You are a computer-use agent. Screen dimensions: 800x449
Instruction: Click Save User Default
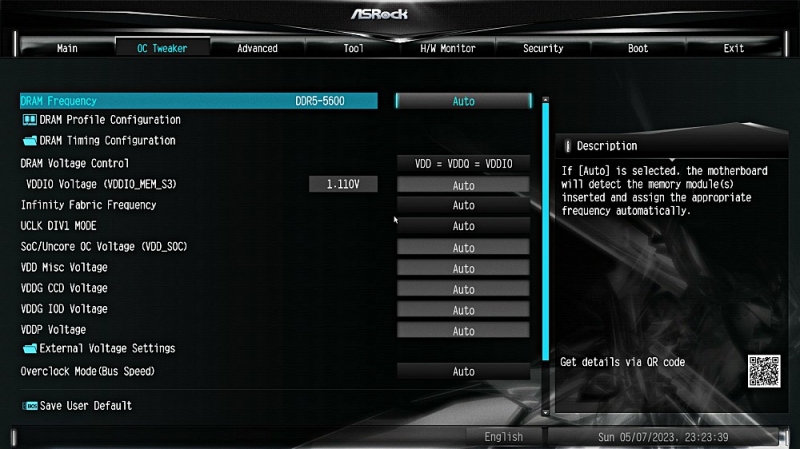85,406
